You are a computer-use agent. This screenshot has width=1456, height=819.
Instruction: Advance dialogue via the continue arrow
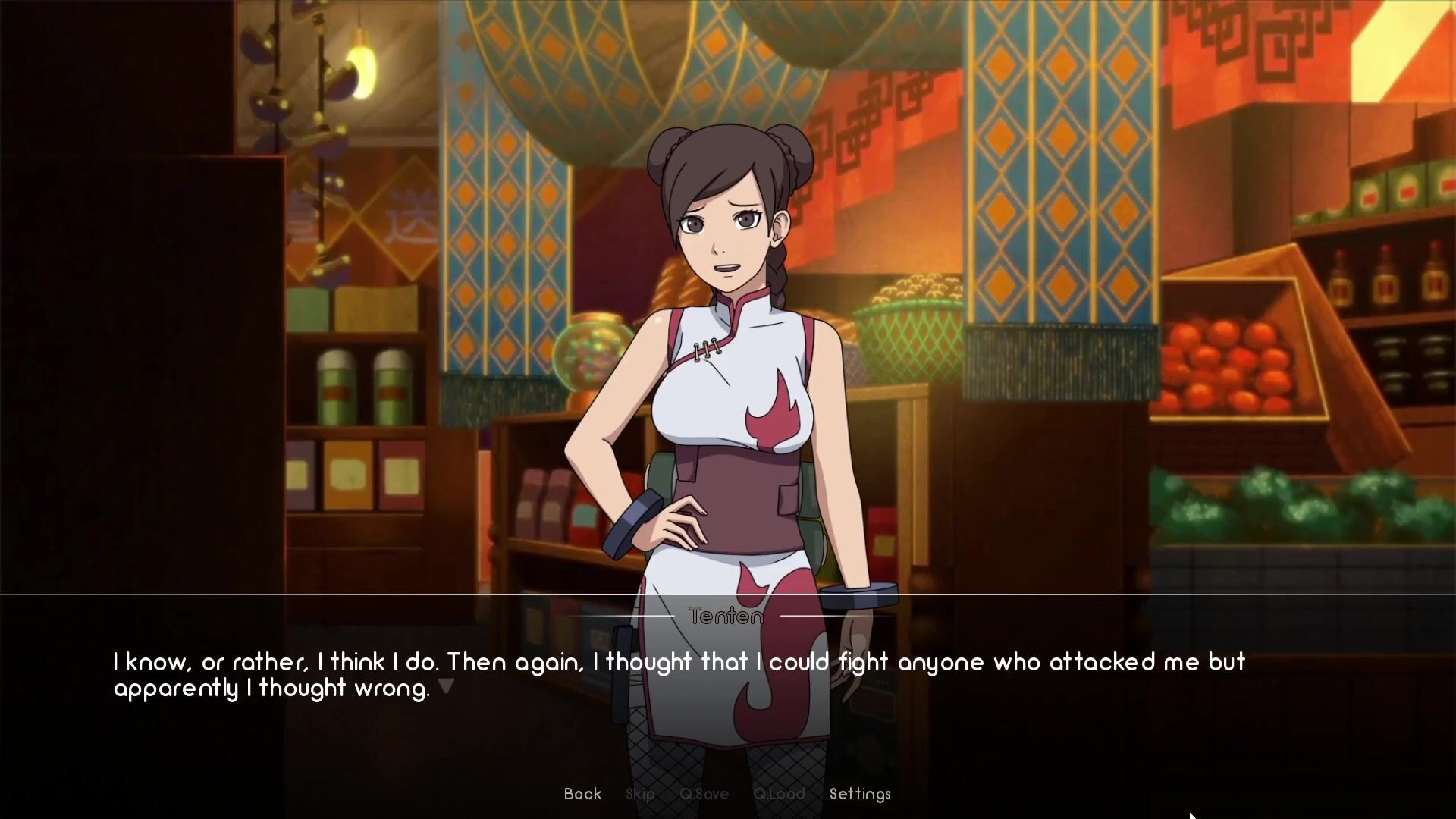point(446,686)
